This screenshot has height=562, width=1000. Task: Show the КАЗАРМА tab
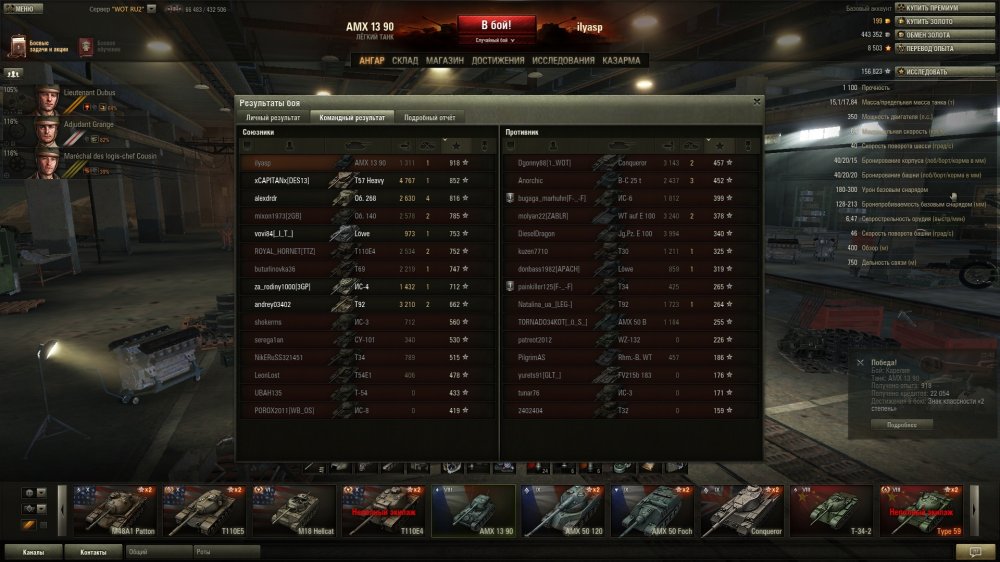621,60
